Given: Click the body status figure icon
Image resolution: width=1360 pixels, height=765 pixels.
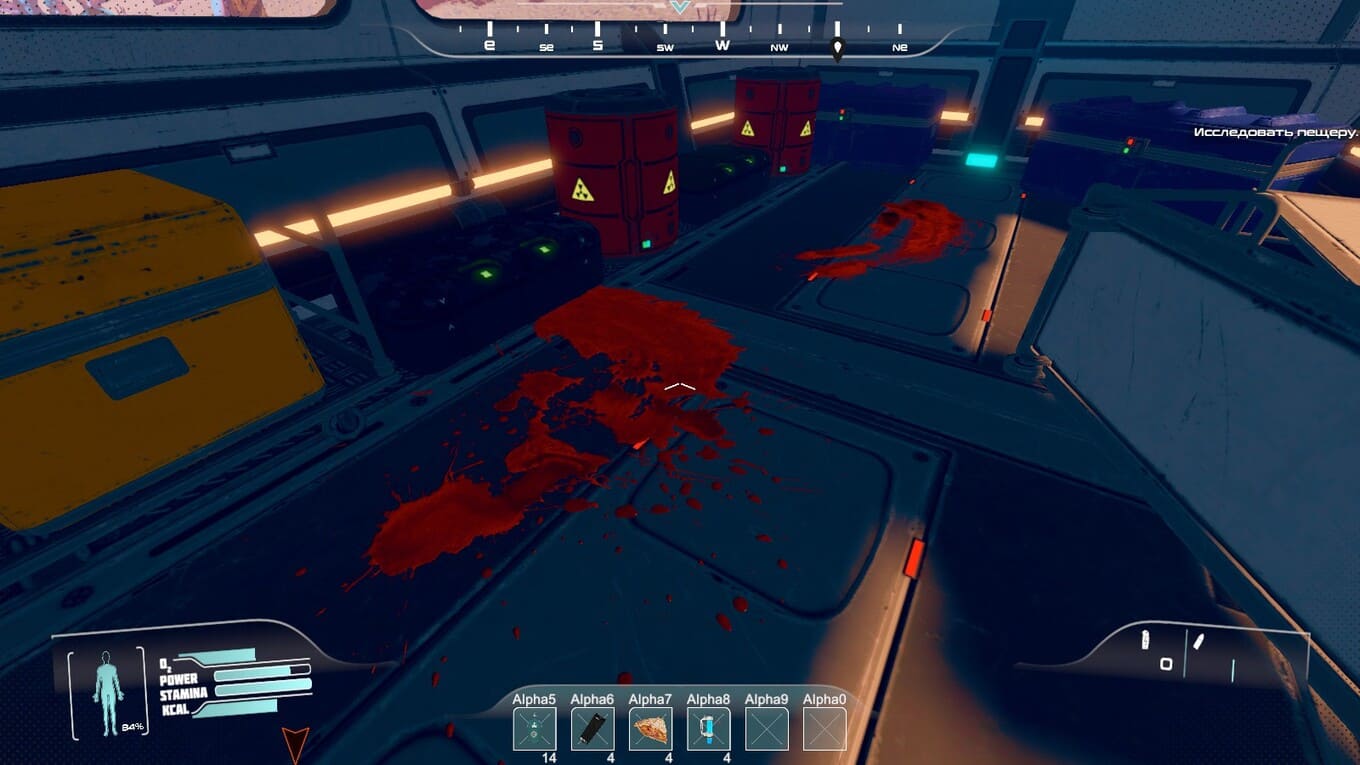Looking at the screenshot, I should click(107, 690).
